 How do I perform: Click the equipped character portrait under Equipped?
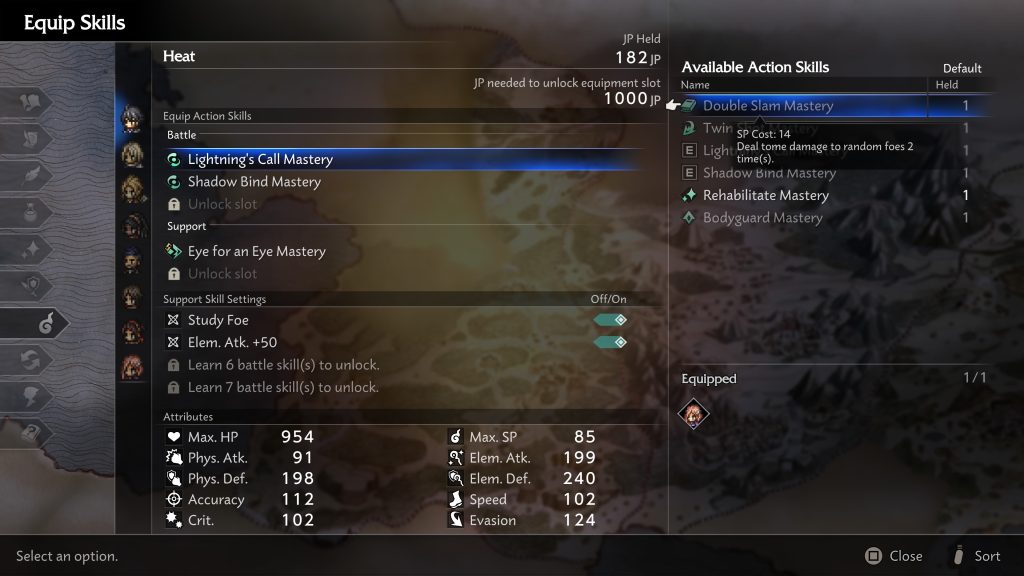694,412
